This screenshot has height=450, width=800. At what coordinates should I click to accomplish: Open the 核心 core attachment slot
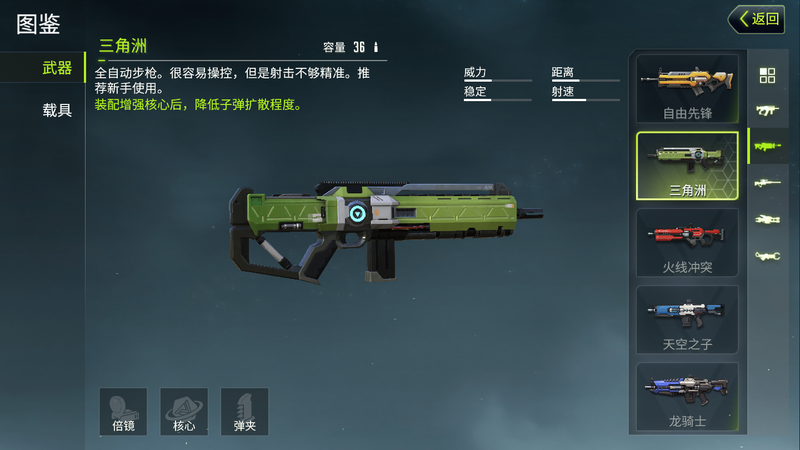coord(184,411)
